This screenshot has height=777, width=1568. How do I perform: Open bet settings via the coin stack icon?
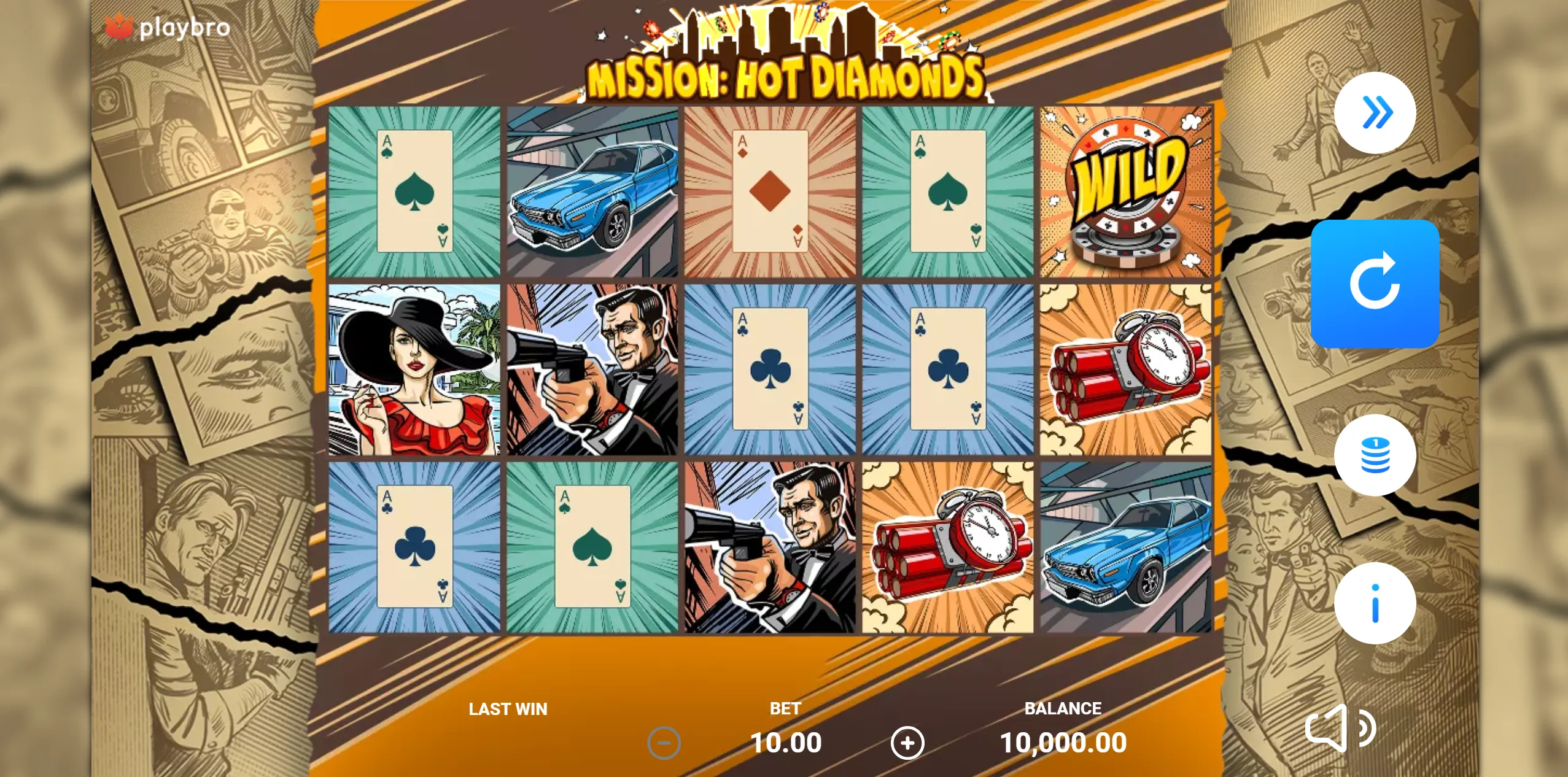click(x=1376, y=454)
